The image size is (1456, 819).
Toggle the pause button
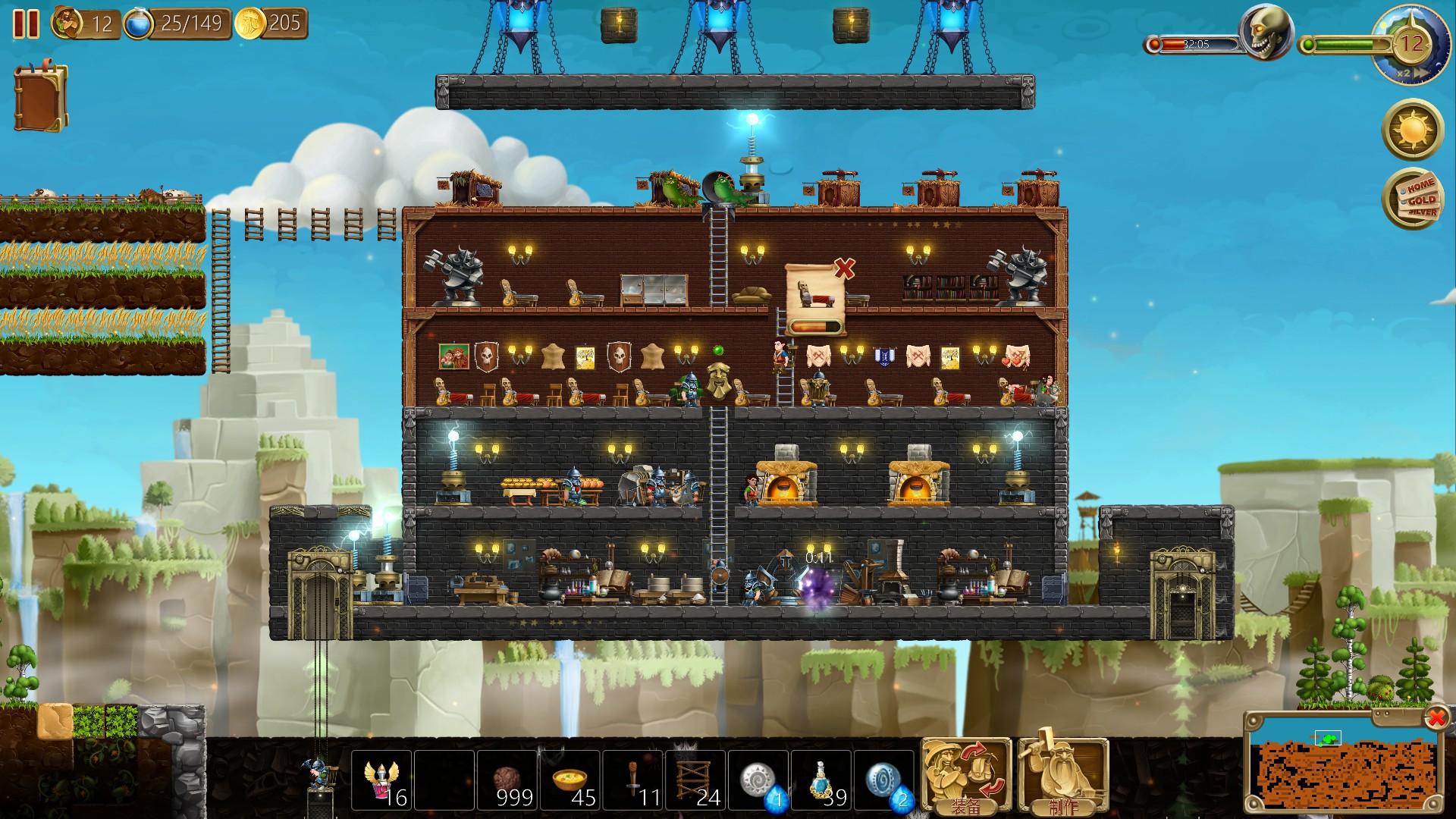click(x=27, y=25)
